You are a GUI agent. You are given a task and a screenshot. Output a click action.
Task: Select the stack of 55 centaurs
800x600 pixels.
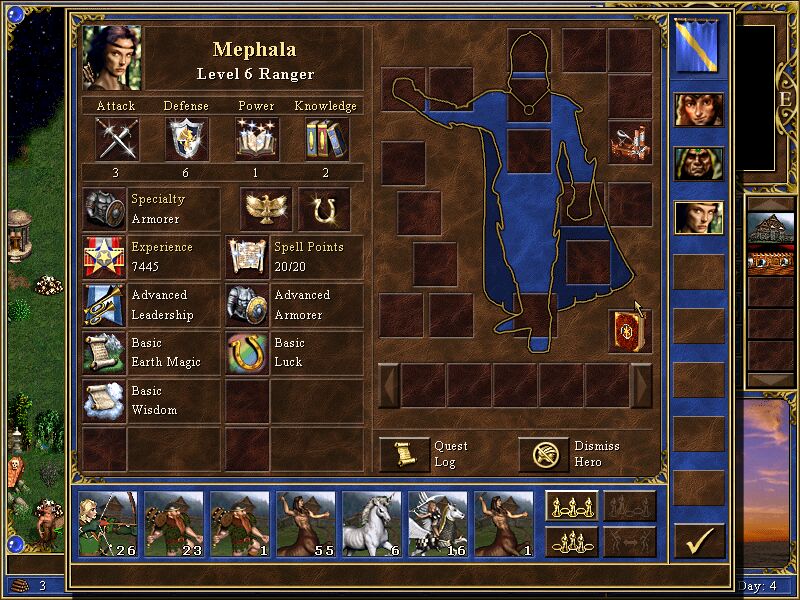tap(306, 523)
